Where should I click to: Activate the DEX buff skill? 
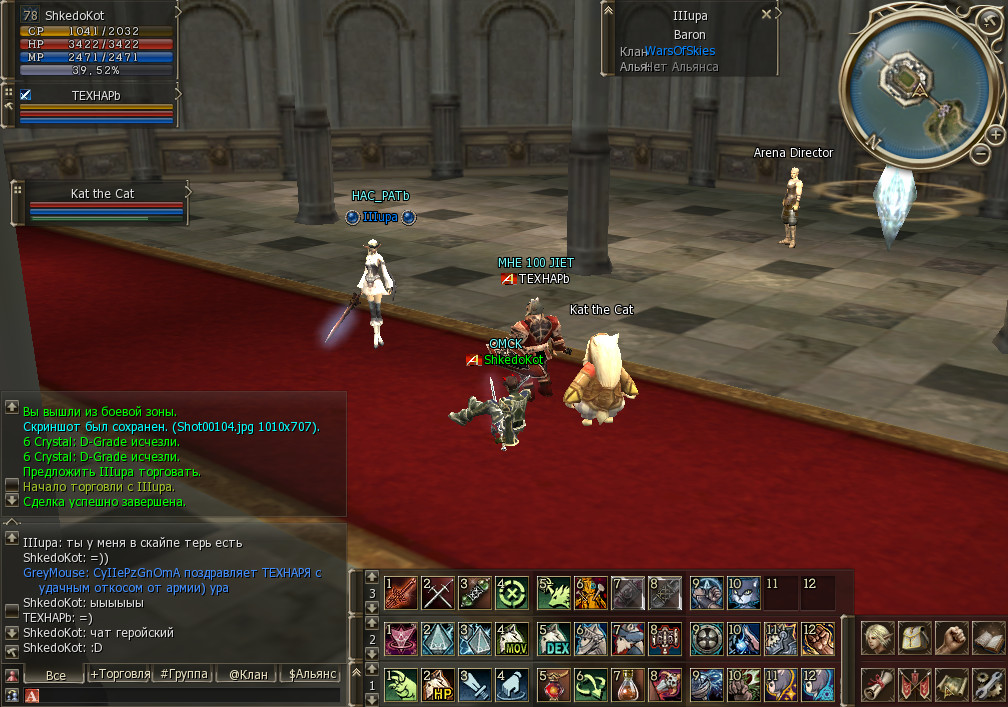coord(554,638)
